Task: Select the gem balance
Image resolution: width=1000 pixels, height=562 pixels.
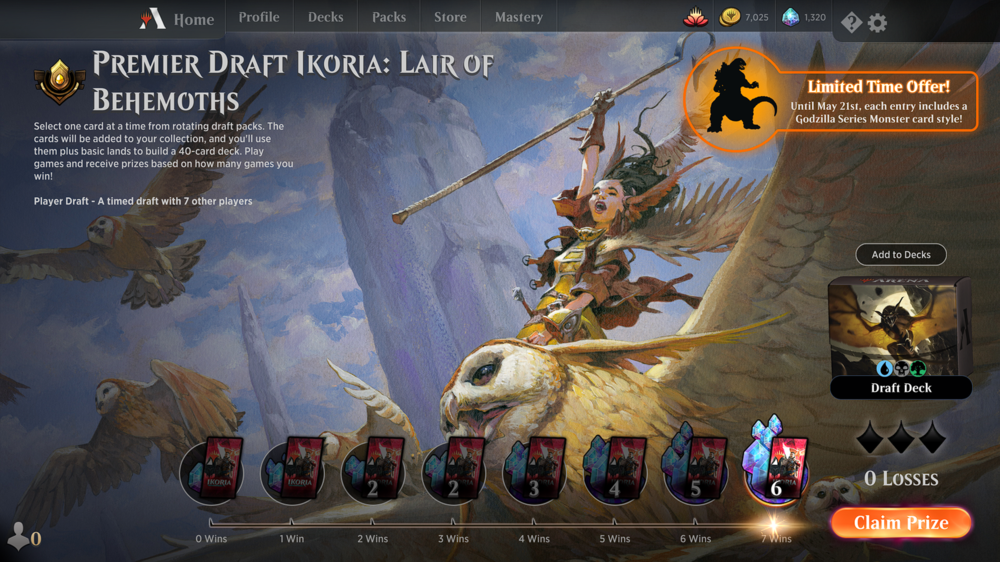Action: (804, 17)
